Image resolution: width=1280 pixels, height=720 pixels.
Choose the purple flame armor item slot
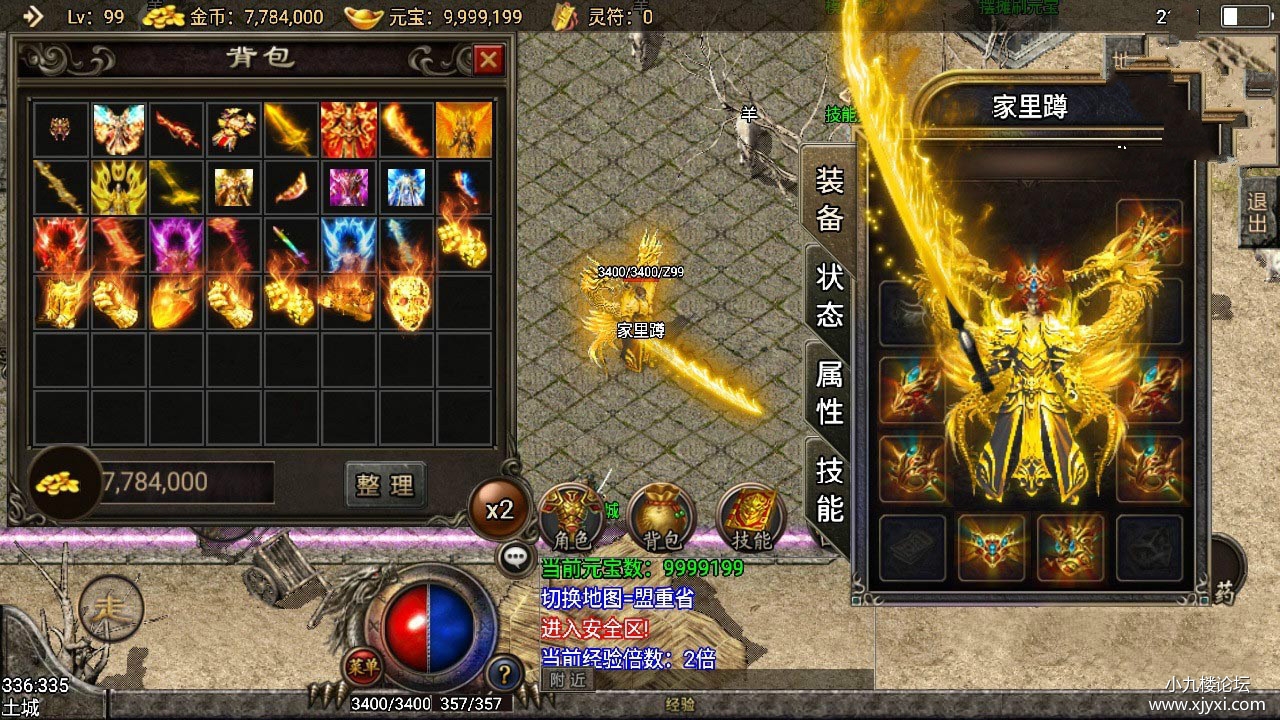point(176,244)
